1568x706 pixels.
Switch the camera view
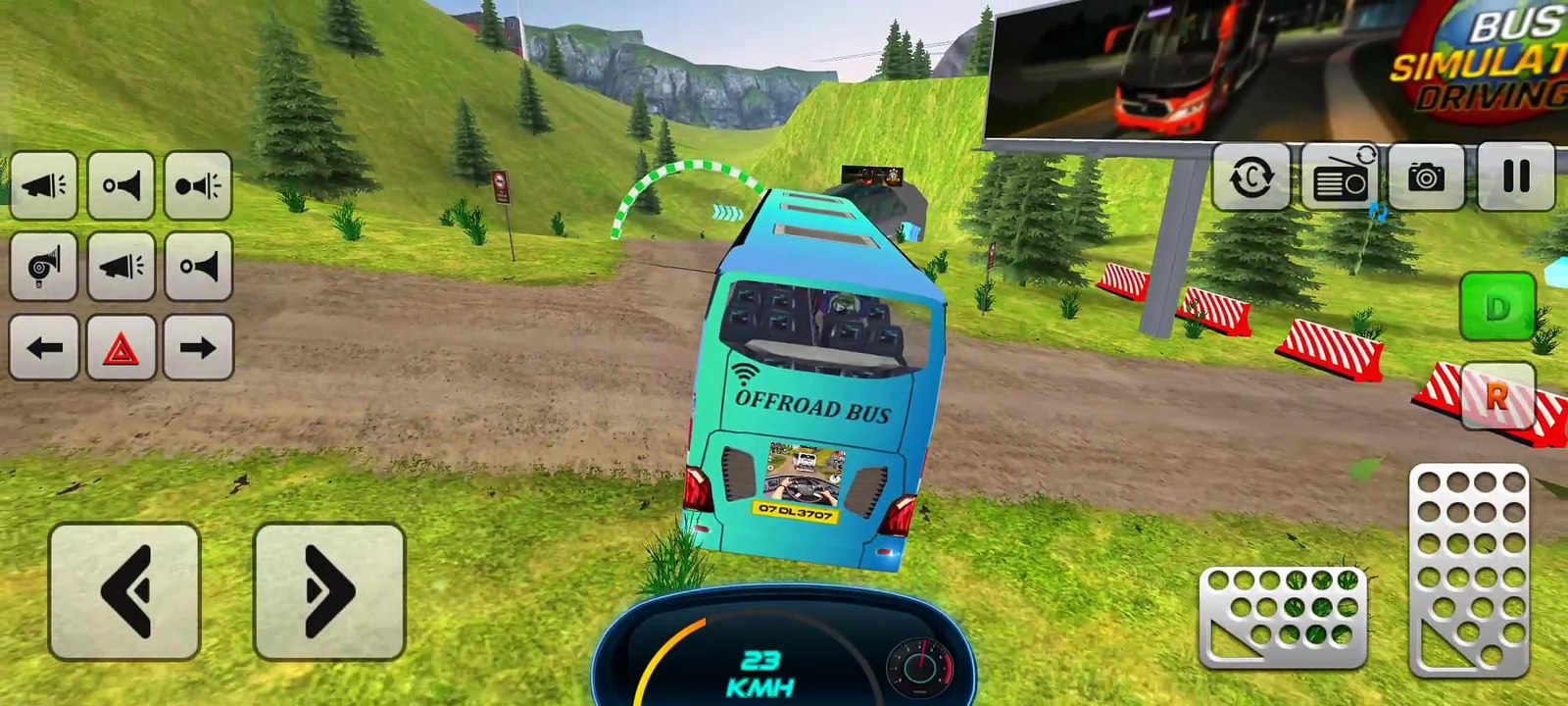click(1426, 176)
